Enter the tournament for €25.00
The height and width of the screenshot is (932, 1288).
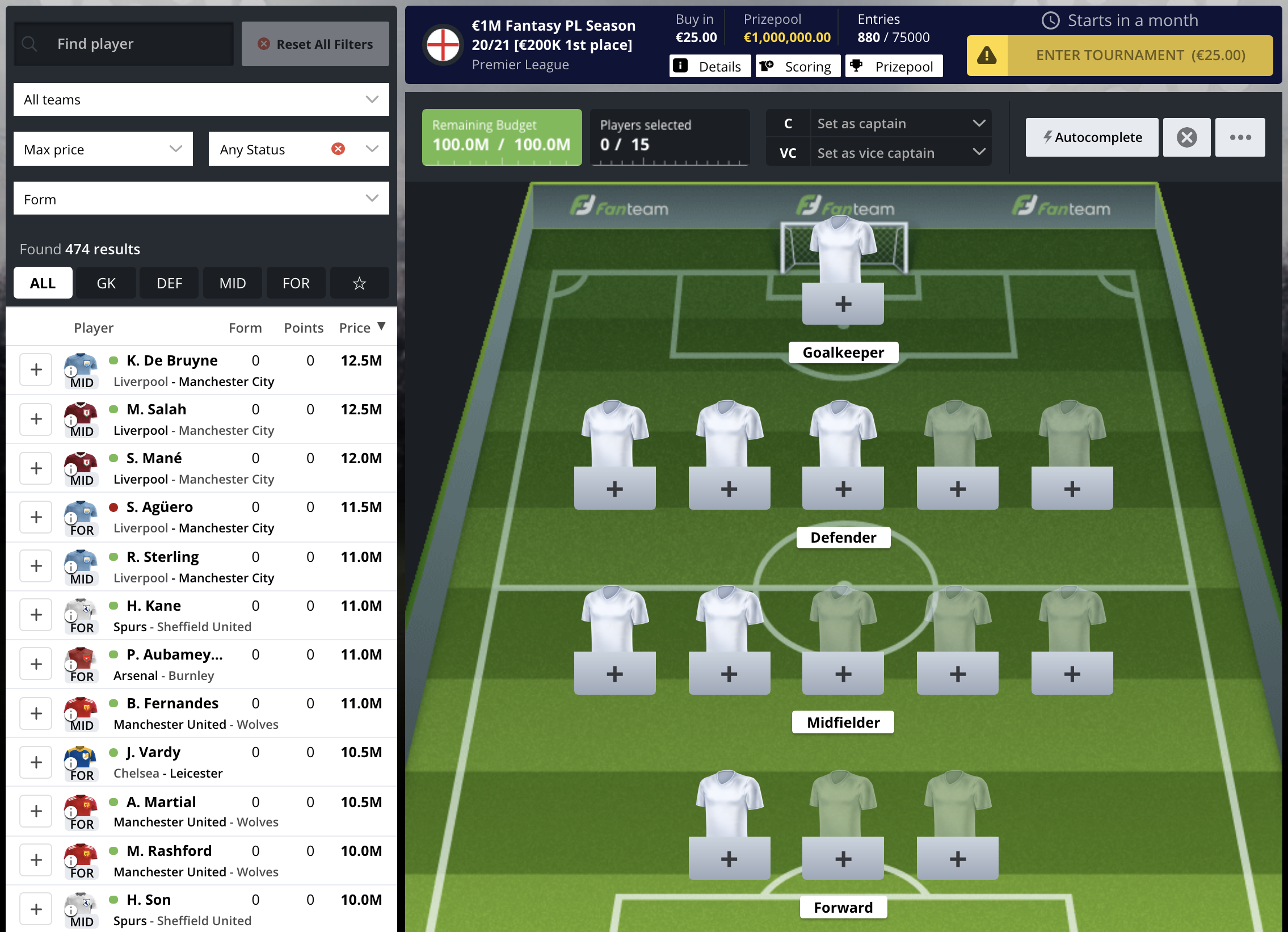(x=1119, y=55)
